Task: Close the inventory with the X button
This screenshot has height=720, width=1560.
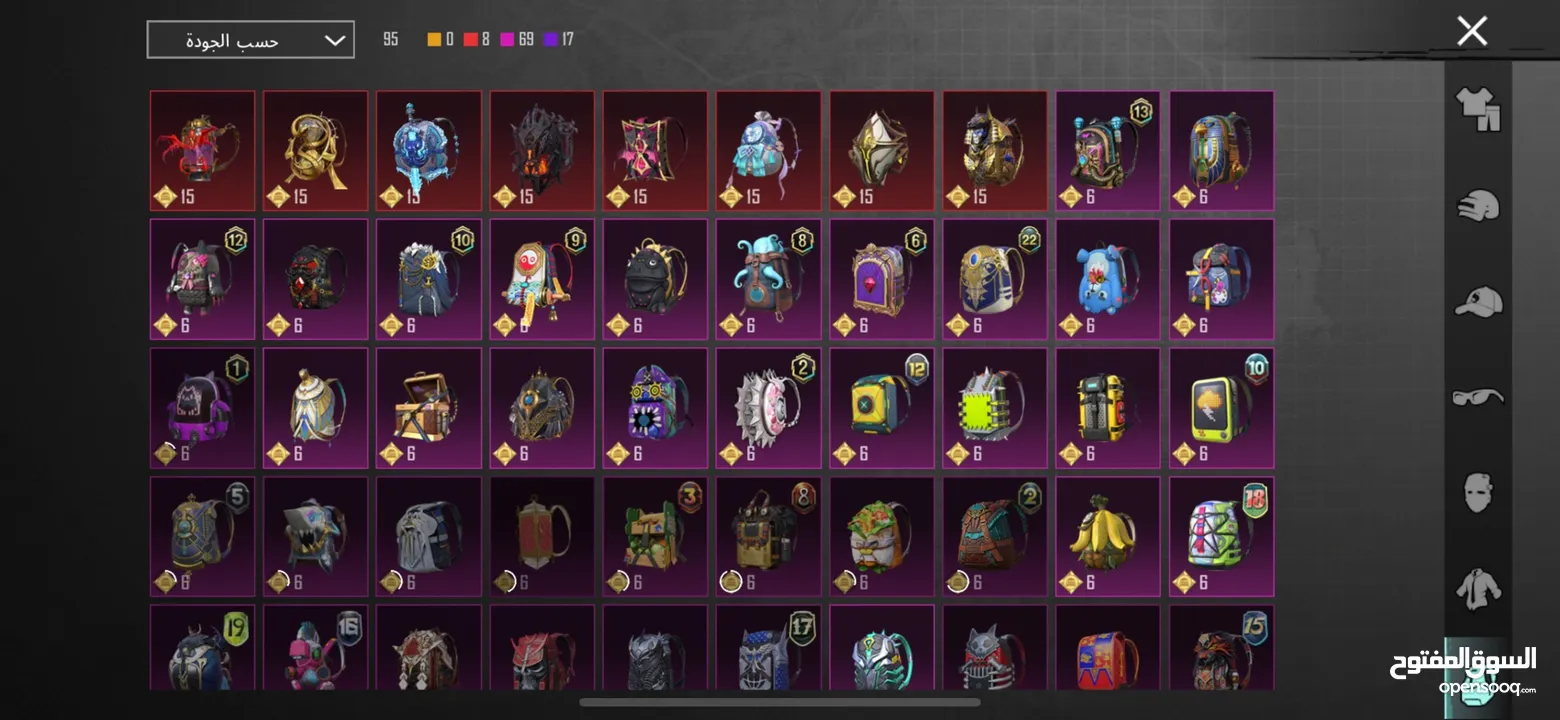Action: click(x=1472, y=31)
